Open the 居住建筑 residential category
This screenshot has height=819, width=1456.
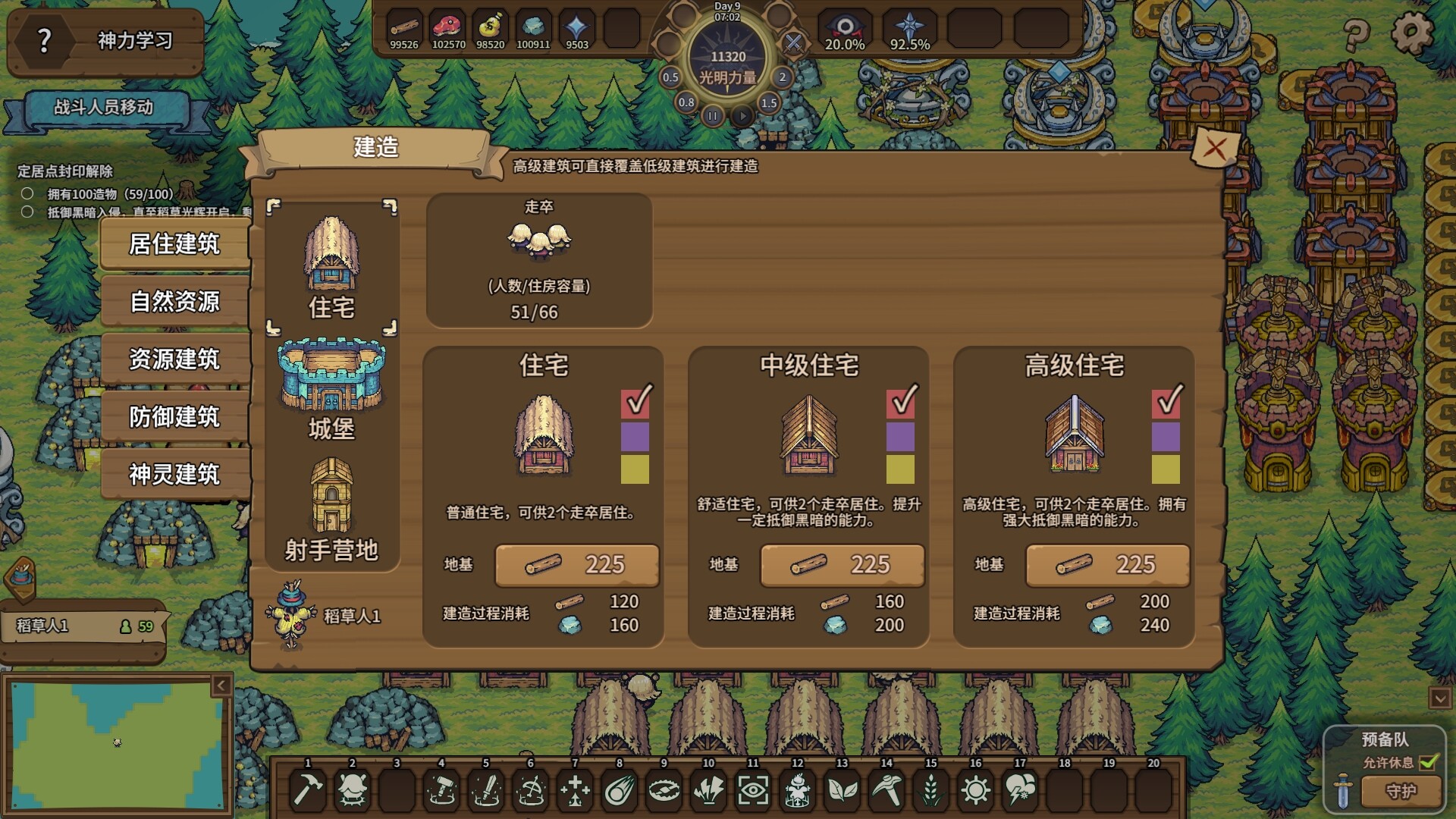(x=174, y=244)
